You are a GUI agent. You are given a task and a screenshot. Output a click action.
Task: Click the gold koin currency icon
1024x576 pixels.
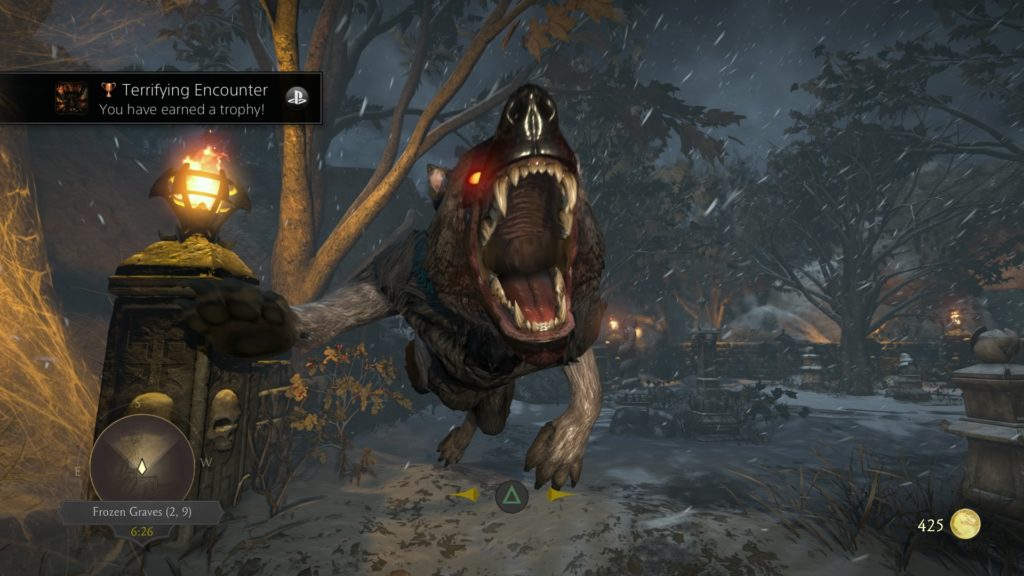pos(965,524)
